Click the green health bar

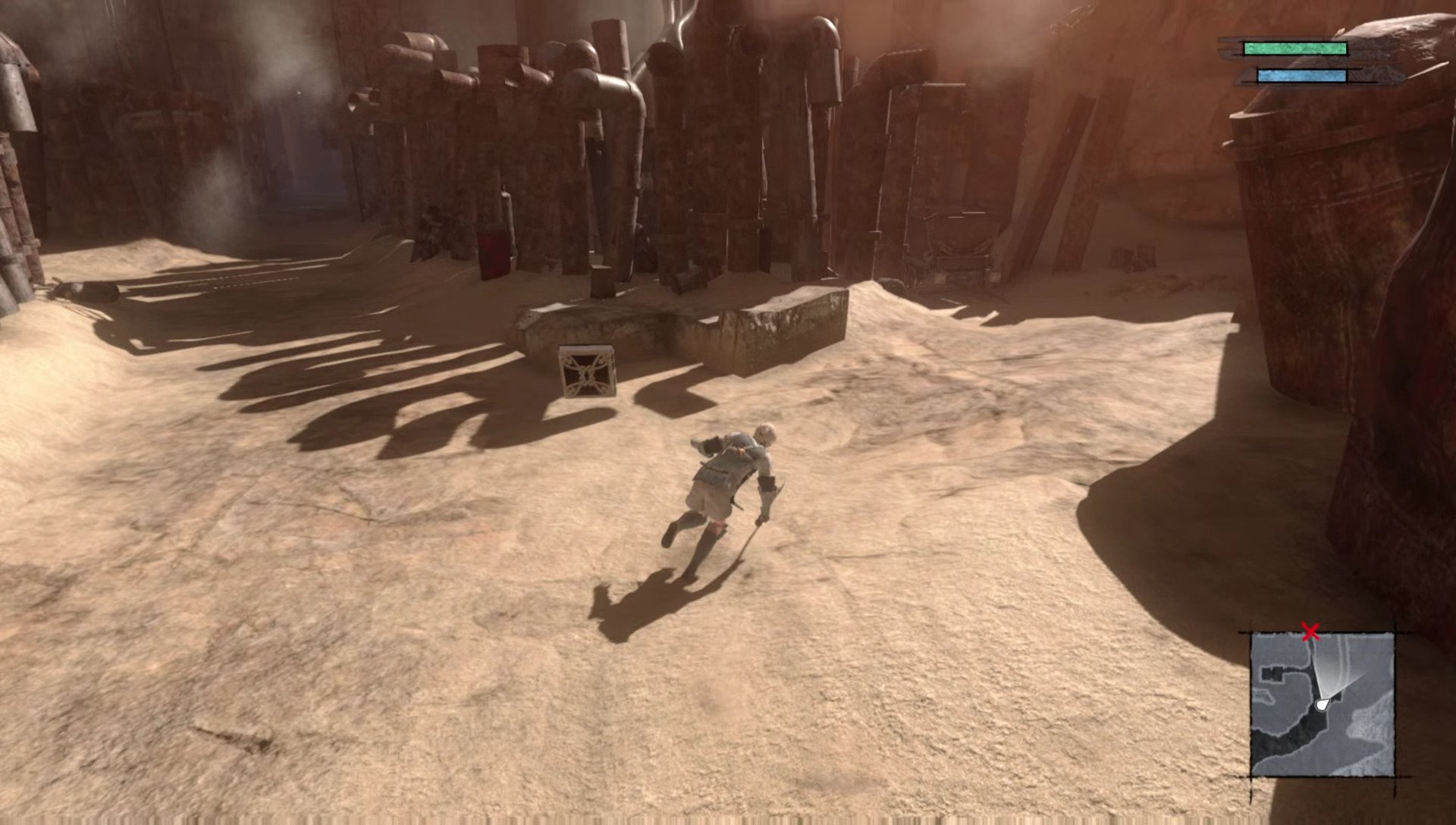pos(1295,47)
